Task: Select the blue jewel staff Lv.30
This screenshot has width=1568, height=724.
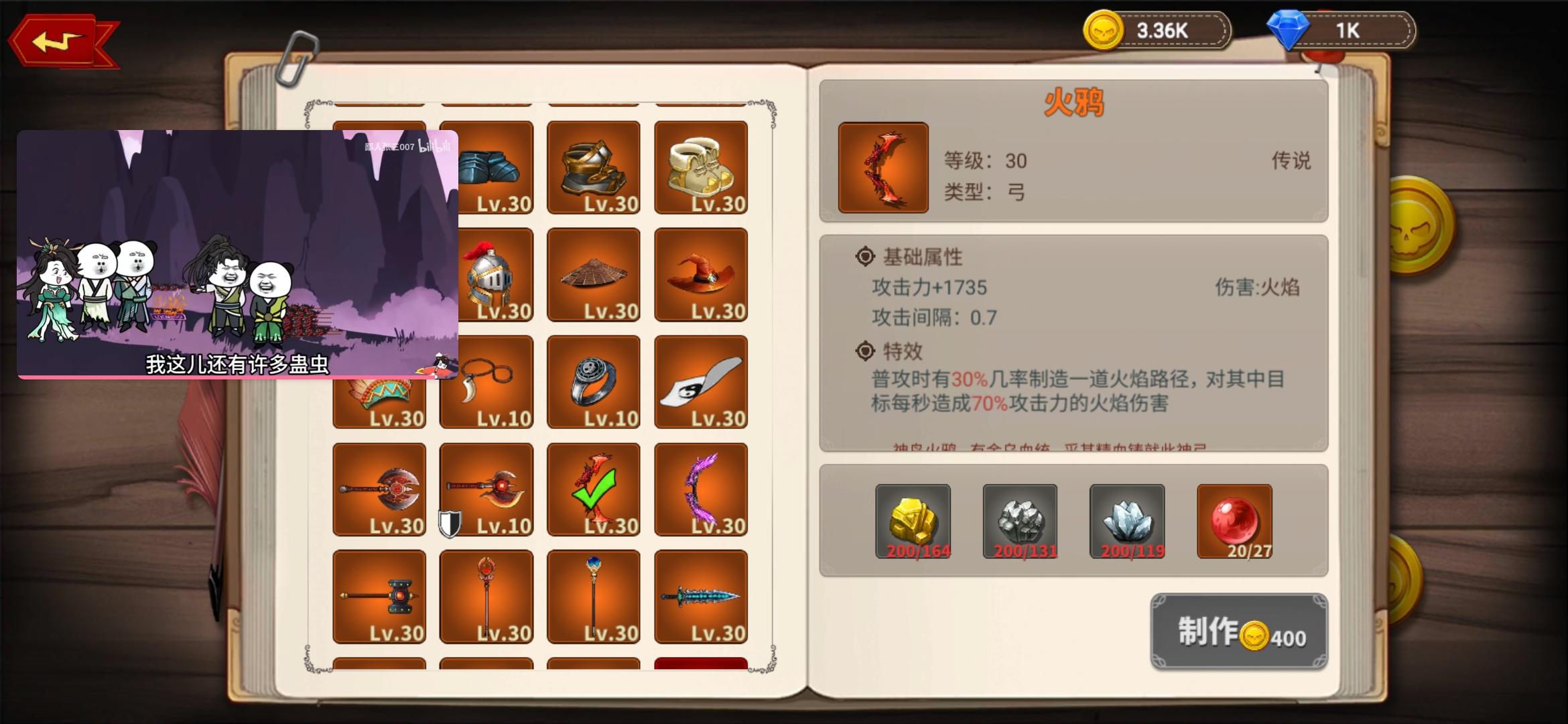Action: coord(594,597)
